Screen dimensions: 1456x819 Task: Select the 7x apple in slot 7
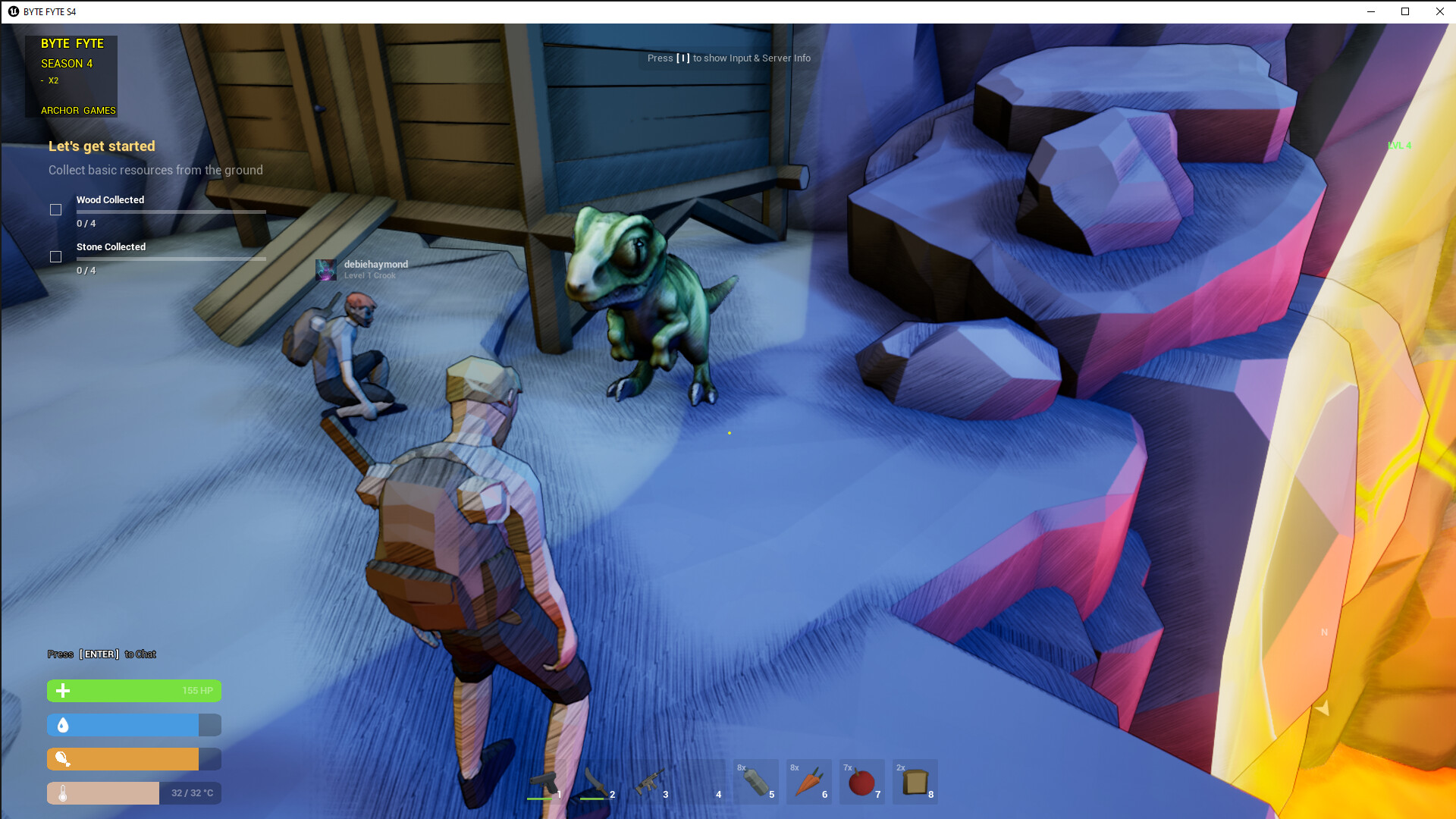click(862, 781)
